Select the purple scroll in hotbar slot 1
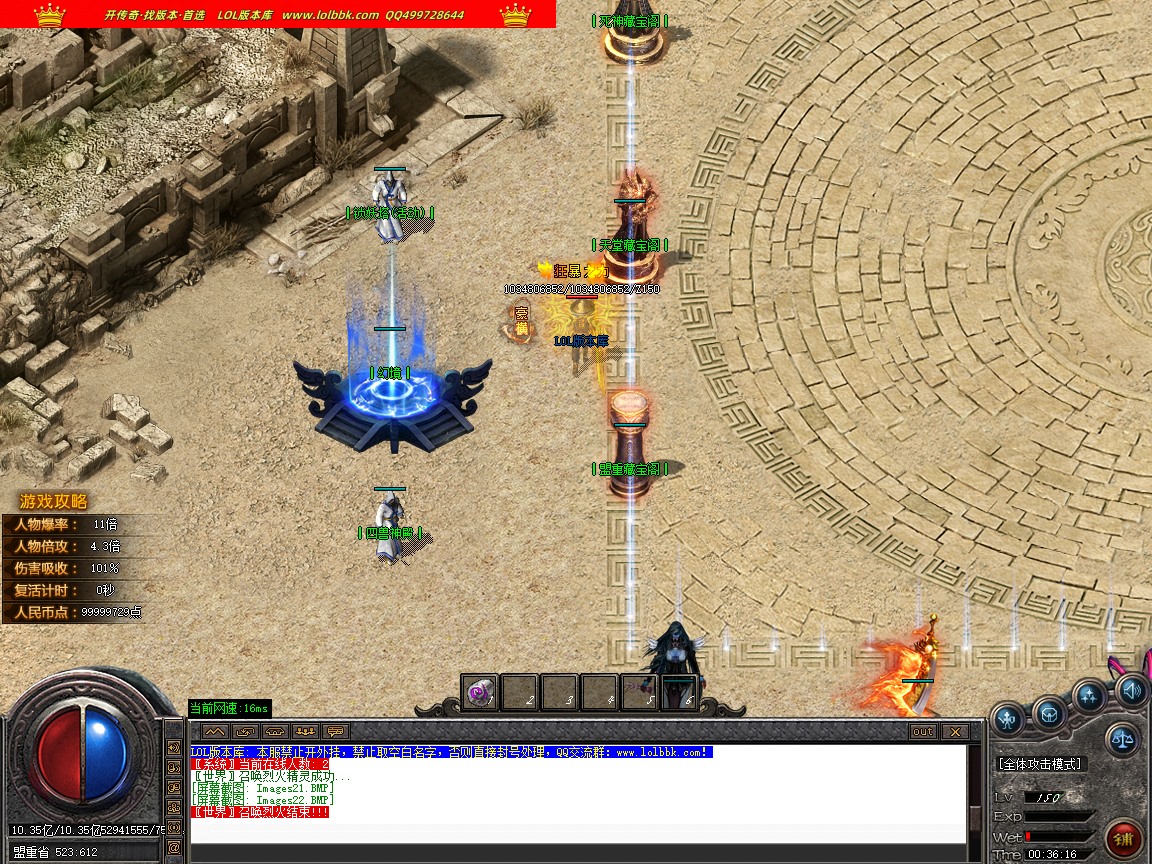The width and height of the screenshot is (1152, 864). click(481, 692)
